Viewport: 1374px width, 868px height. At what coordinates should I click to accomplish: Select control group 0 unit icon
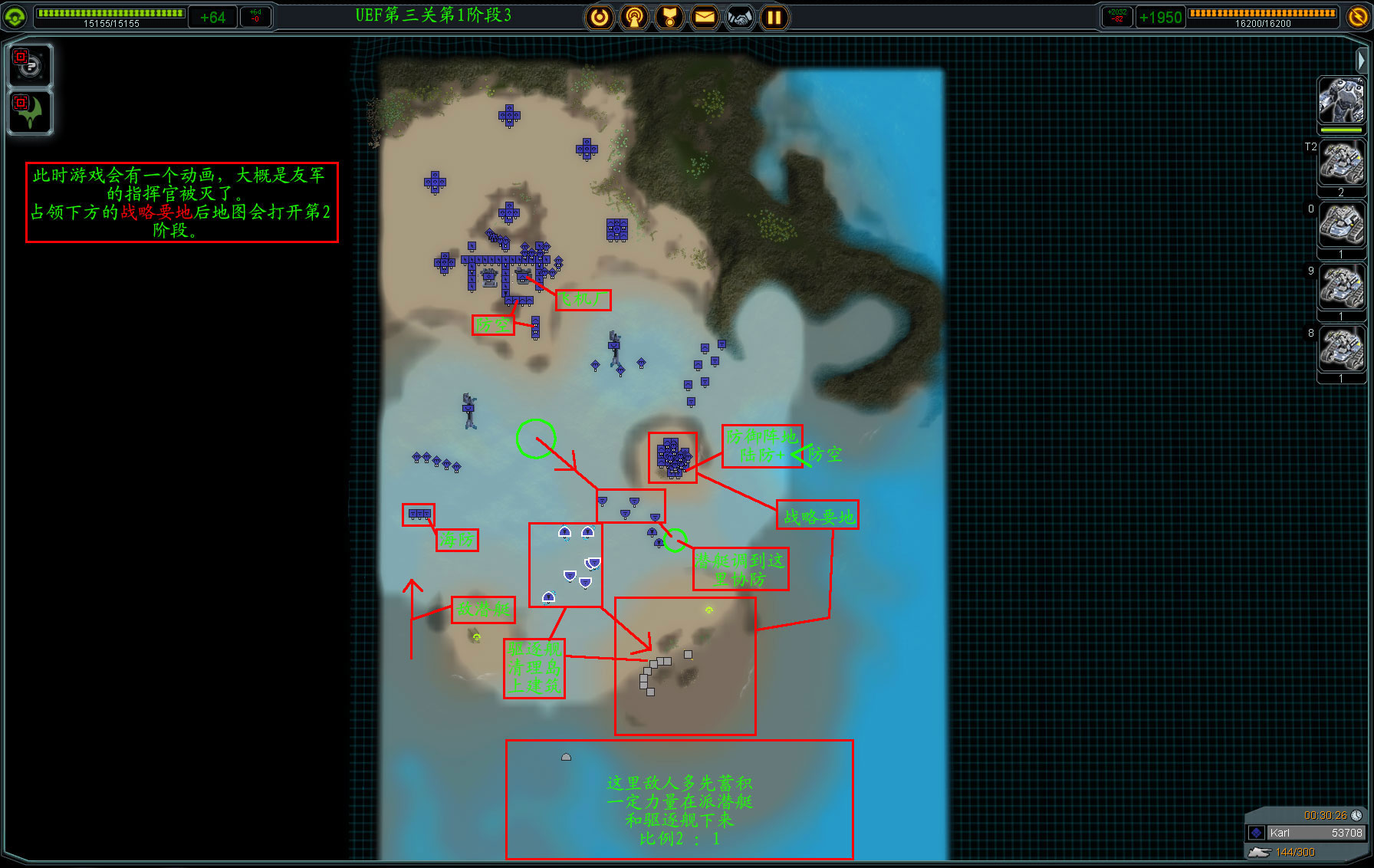(1341, 225)
